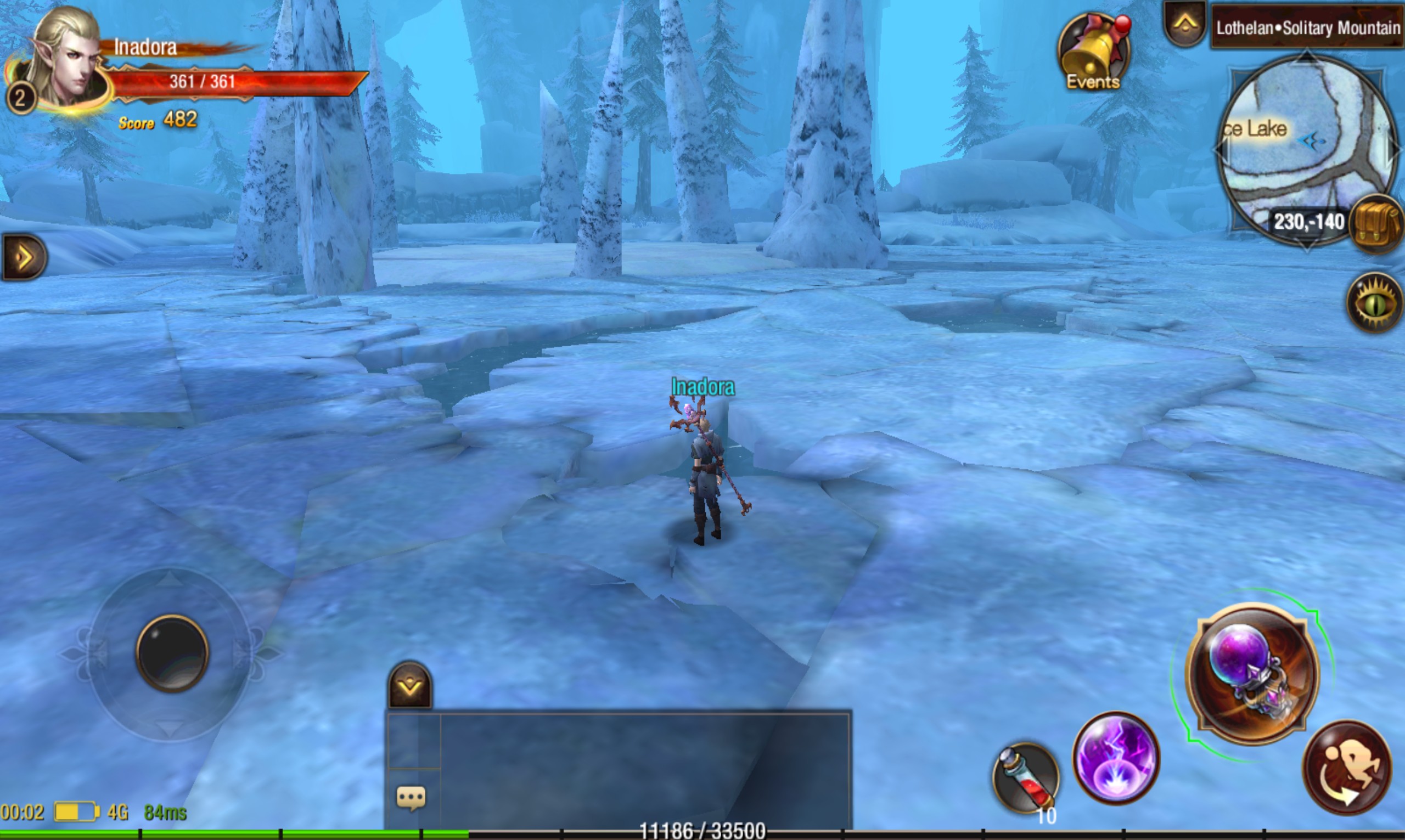
Task: Use the purple orb staff attack
Action: coord(1252,673)
